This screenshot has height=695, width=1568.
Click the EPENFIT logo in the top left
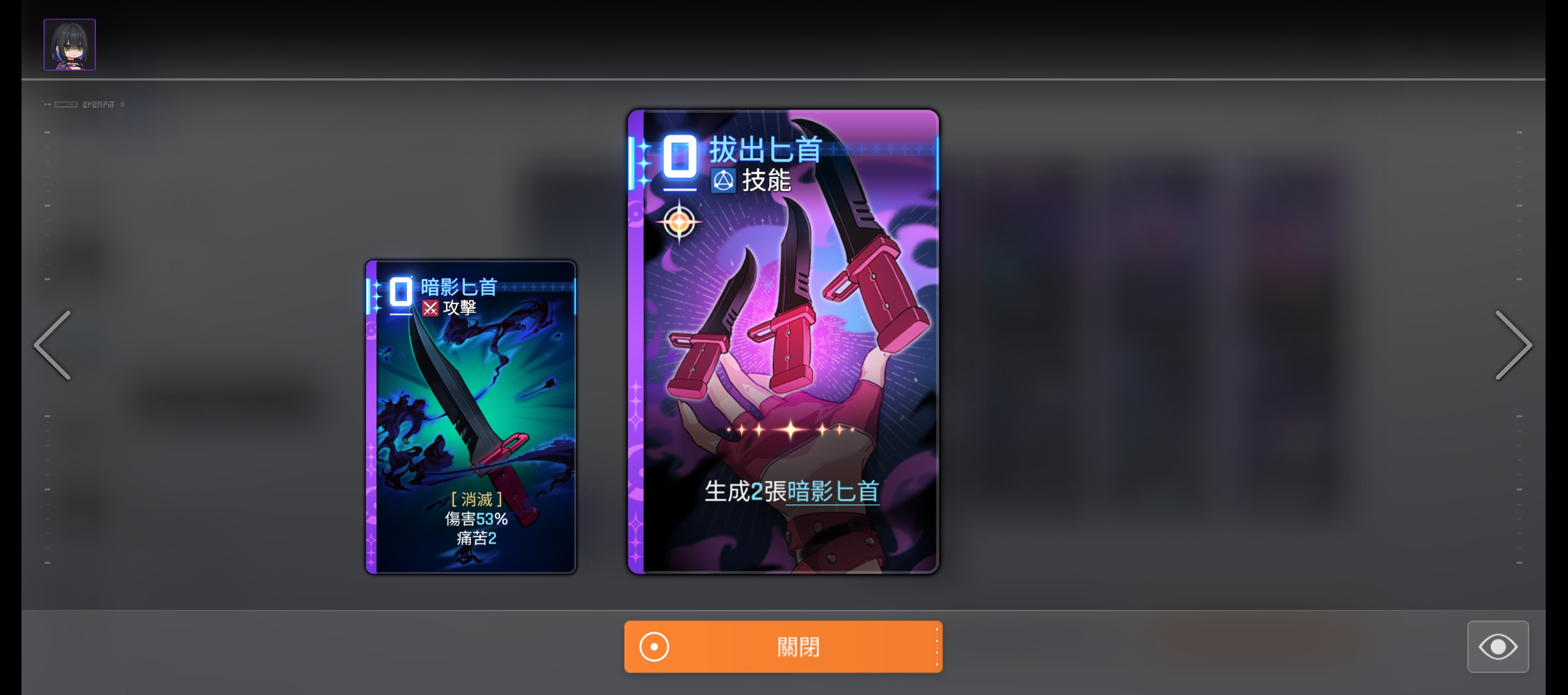(99, 104)
